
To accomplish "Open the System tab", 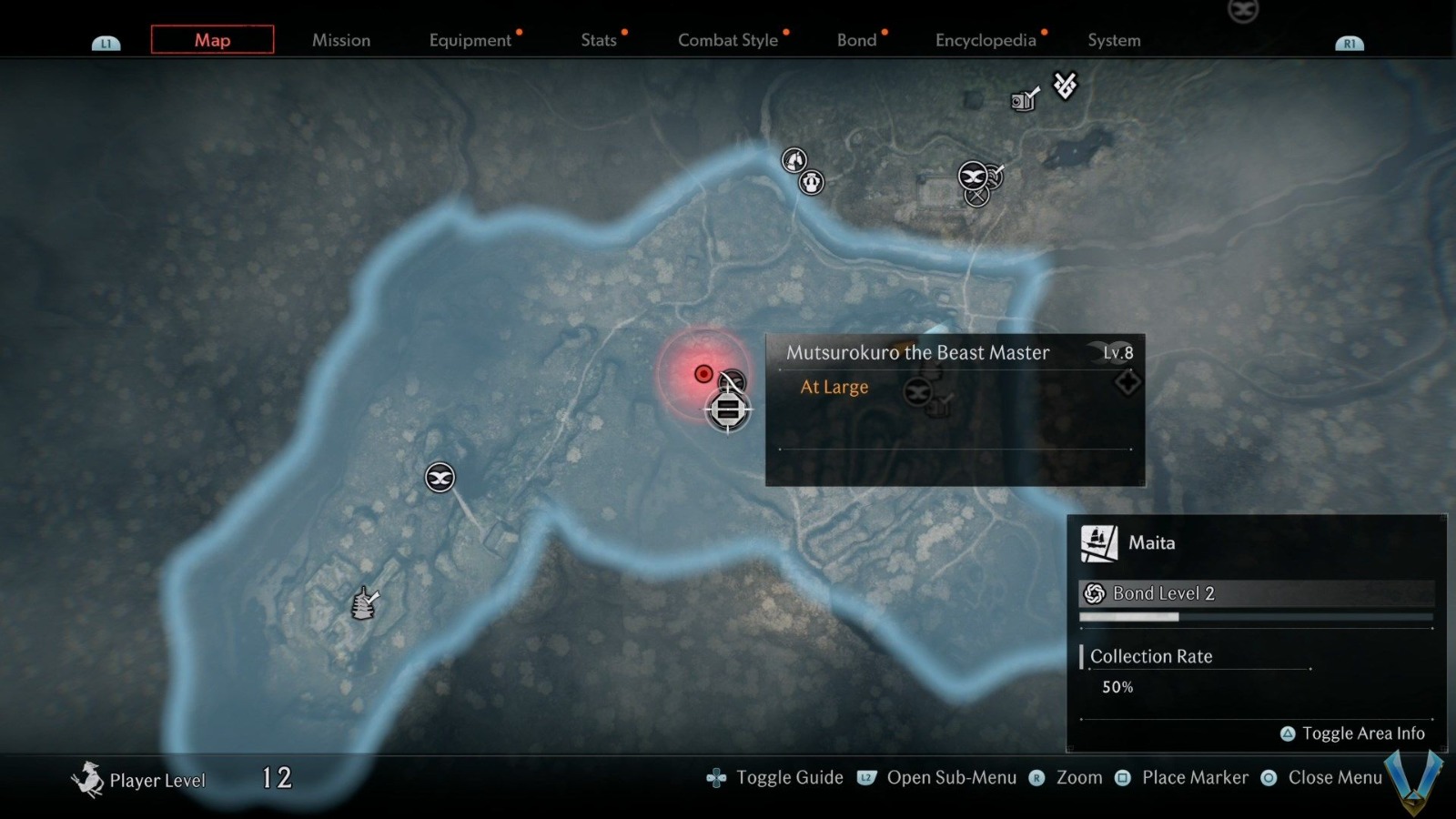I will point(1114,40).
